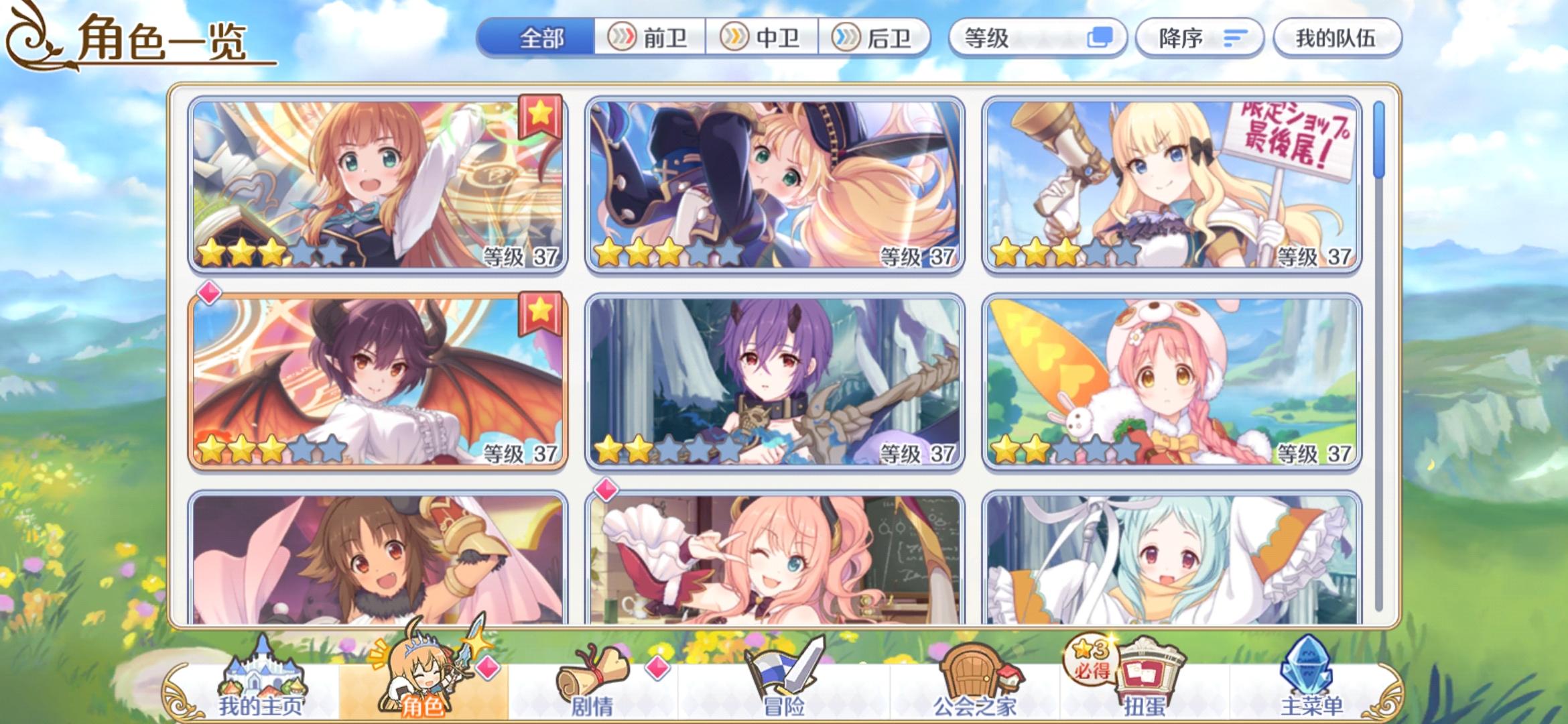
Task: Open the 等级 sort criteria dropdown
Action: click(1037, 38)
